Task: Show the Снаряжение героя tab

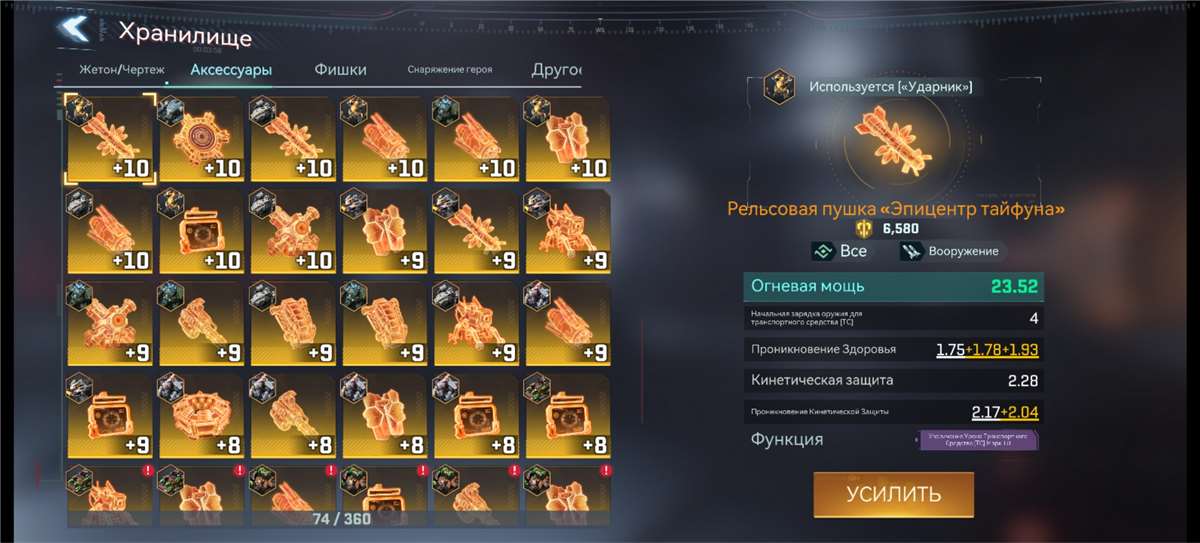Action: [x=449, y=70]
